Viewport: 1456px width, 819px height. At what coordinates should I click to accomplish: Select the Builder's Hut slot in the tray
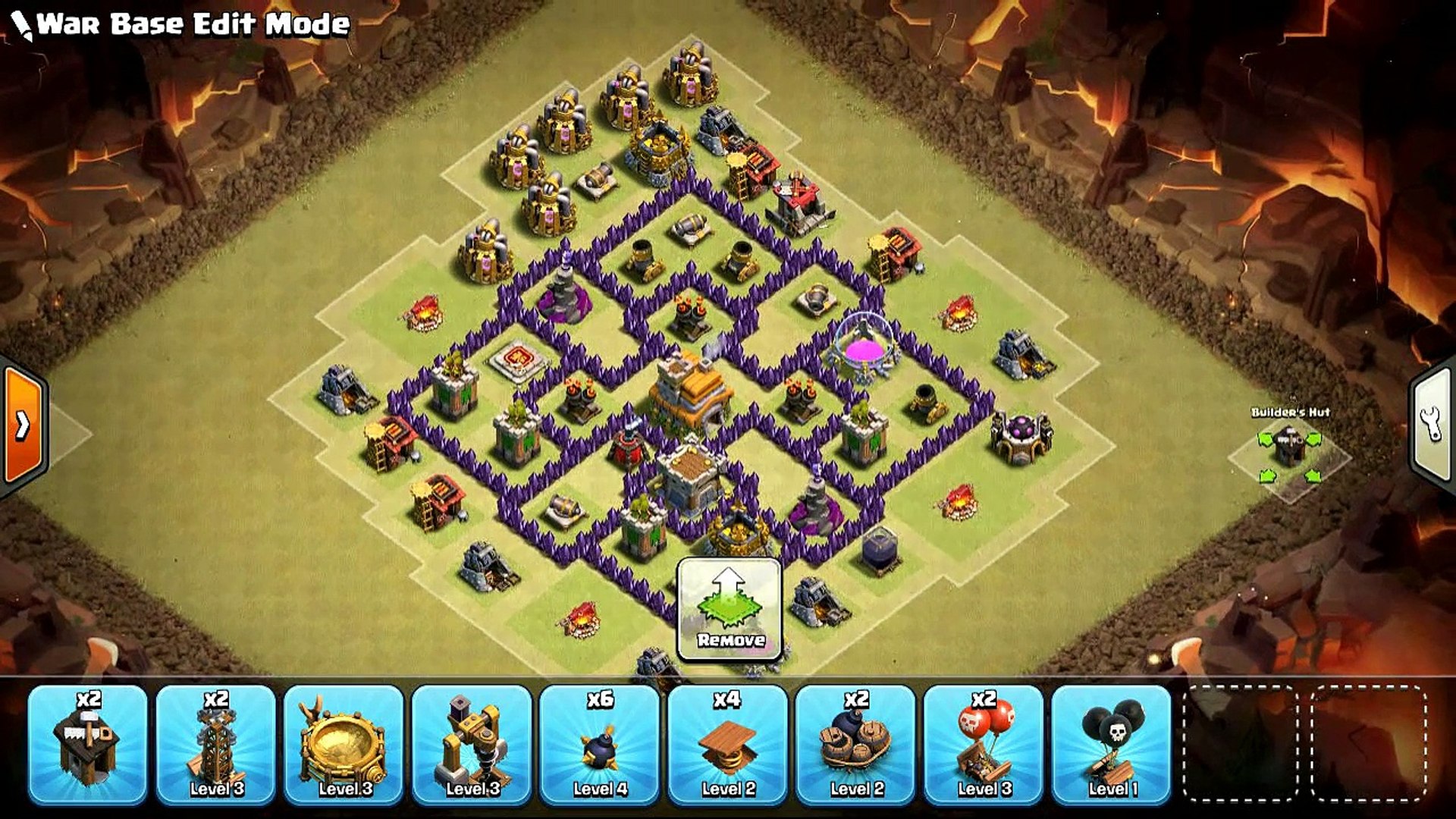pos(87,743)
